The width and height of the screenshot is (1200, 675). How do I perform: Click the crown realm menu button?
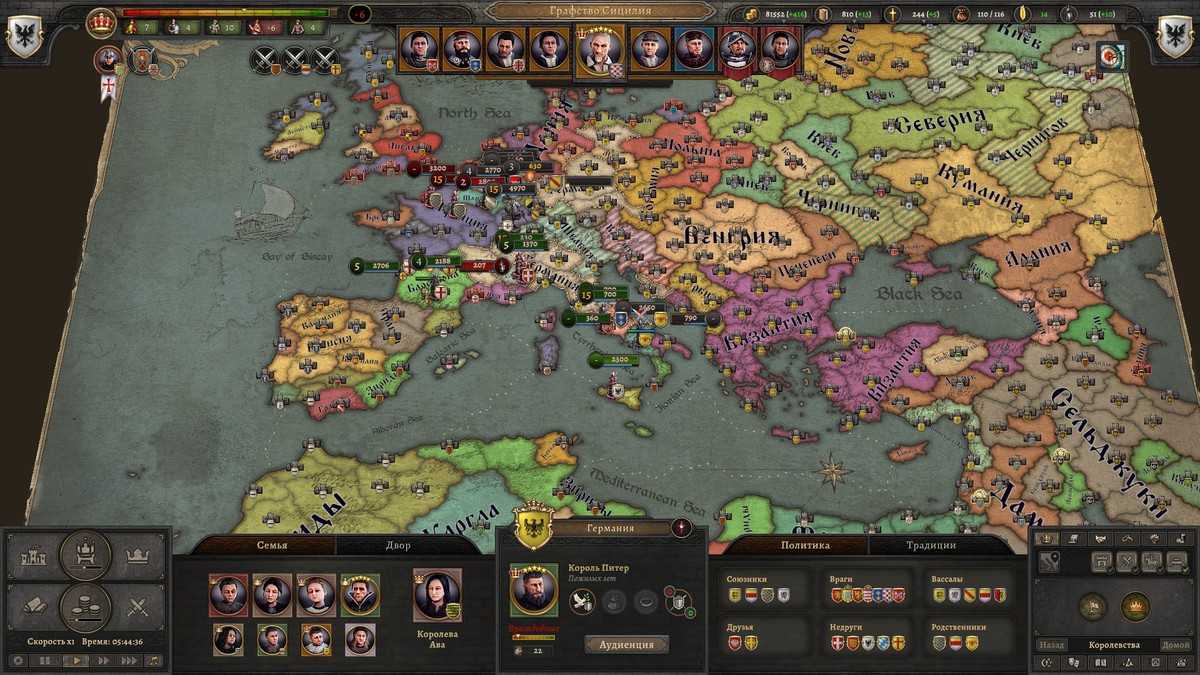[x=138, y=555]
